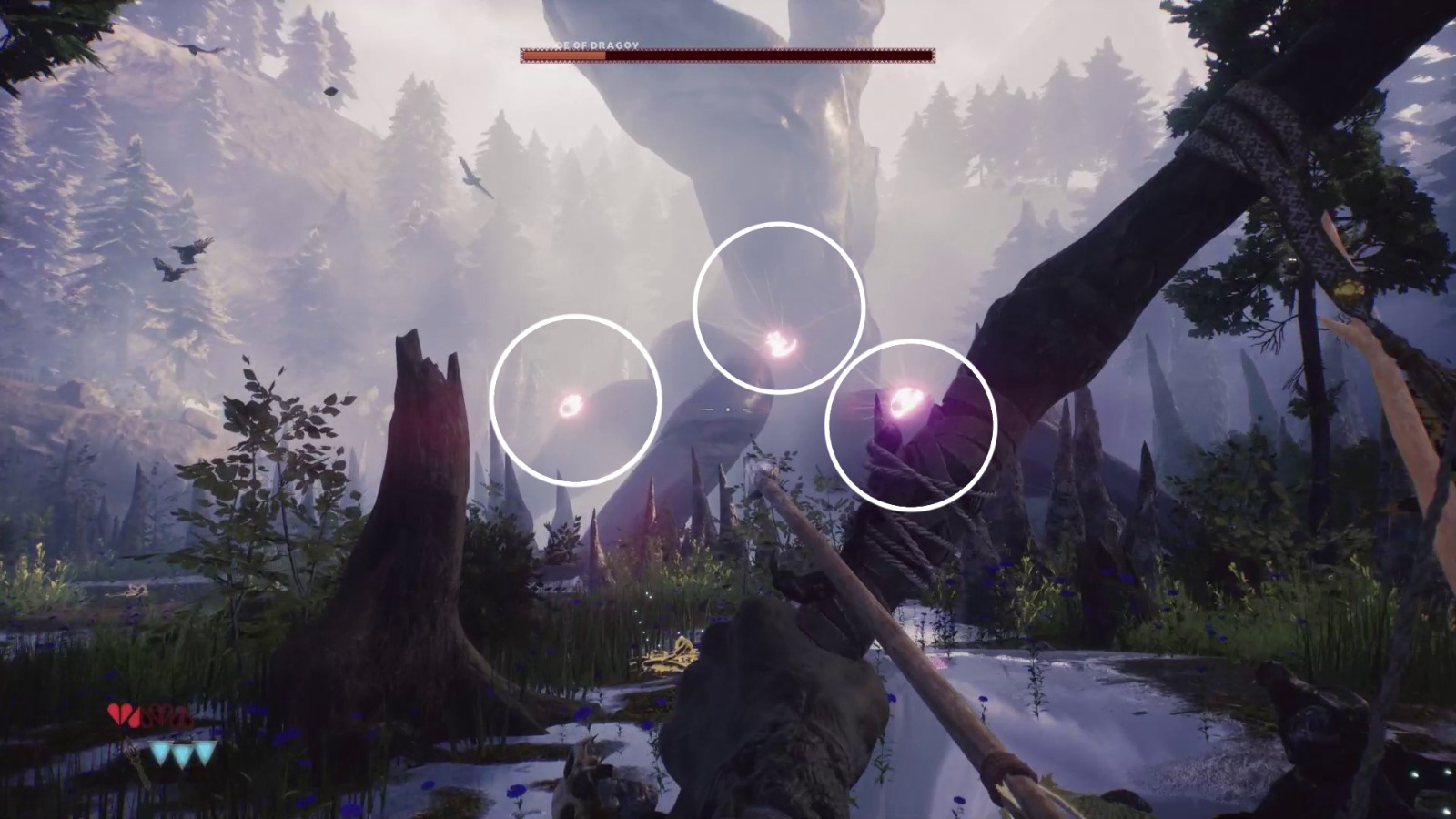Click the white circle on the left weak point
The image size is (1456, 819).
(576, 323)
